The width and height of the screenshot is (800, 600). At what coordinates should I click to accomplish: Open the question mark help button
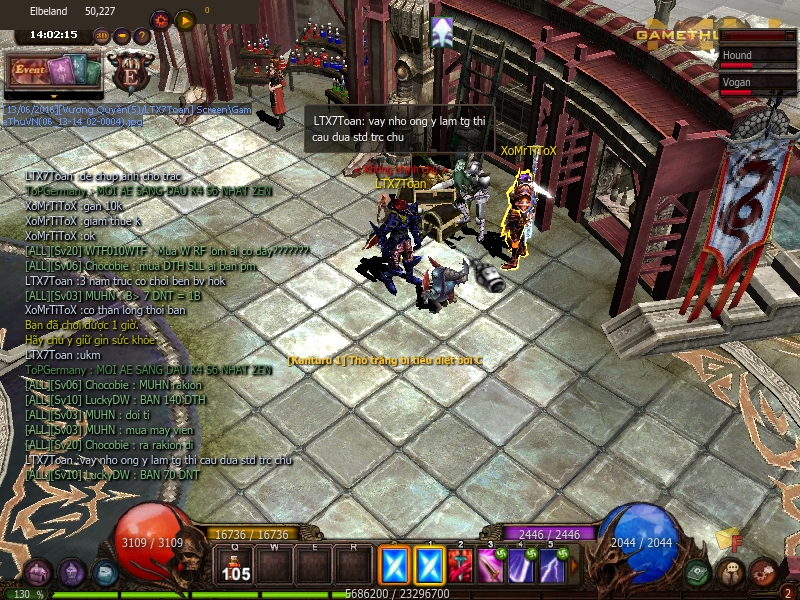click(x=142, y=36)
